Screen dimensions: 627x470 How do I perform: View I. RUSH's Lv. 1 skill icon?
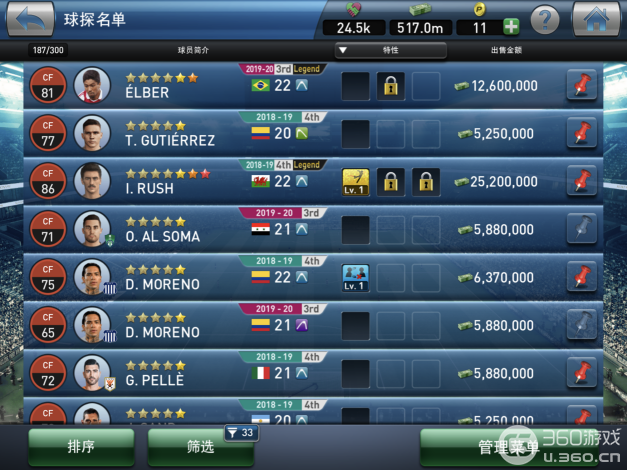click(355, 181)
